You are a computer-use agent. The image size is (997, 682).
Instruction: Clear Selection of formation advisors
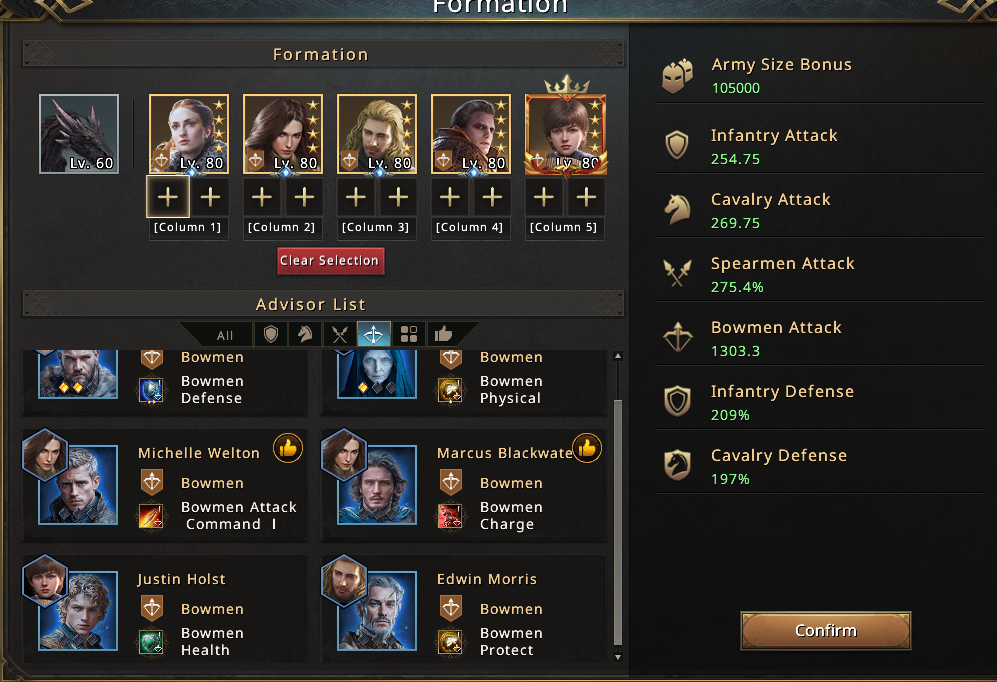pos(330,261)
